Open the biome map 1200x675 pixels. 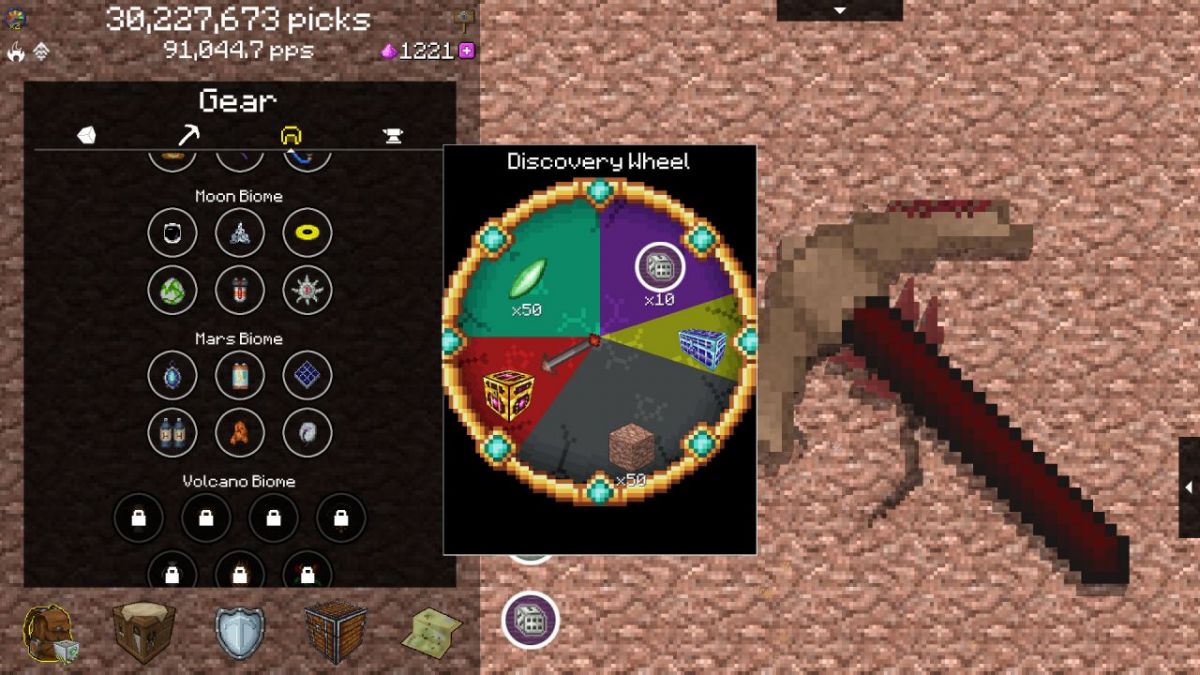point(431,632)
